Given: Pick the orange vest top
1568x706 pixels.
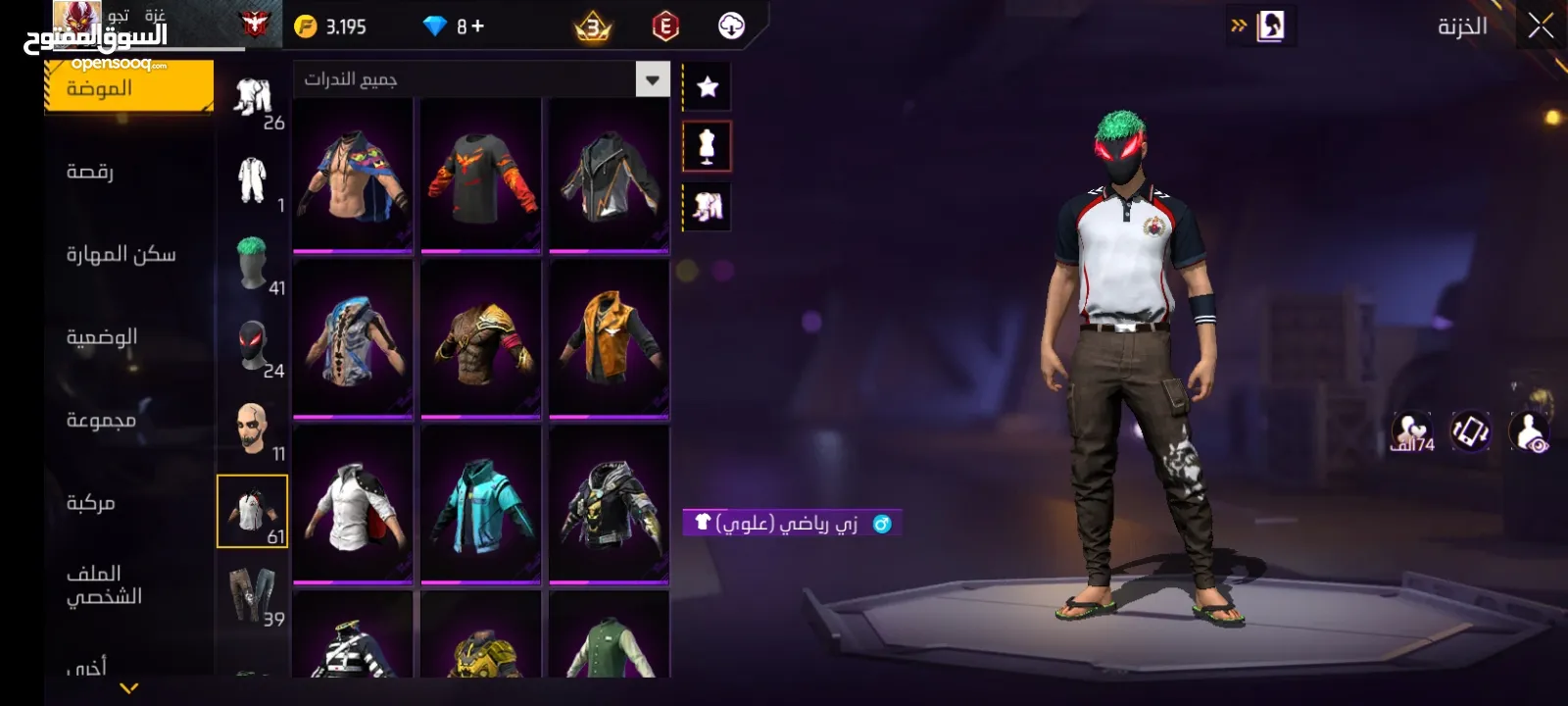Looking at the screenshot, I should point(609,338).
